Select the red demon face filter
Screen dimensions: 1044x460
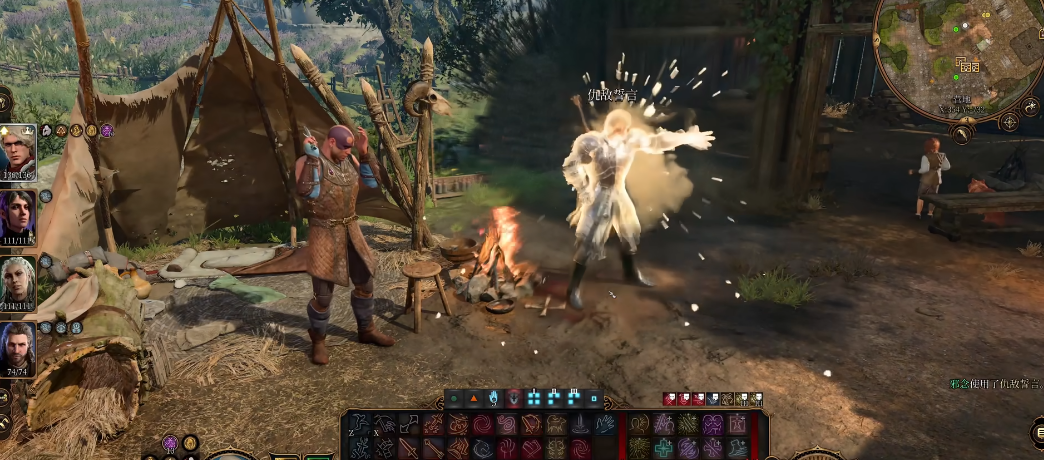514,398
